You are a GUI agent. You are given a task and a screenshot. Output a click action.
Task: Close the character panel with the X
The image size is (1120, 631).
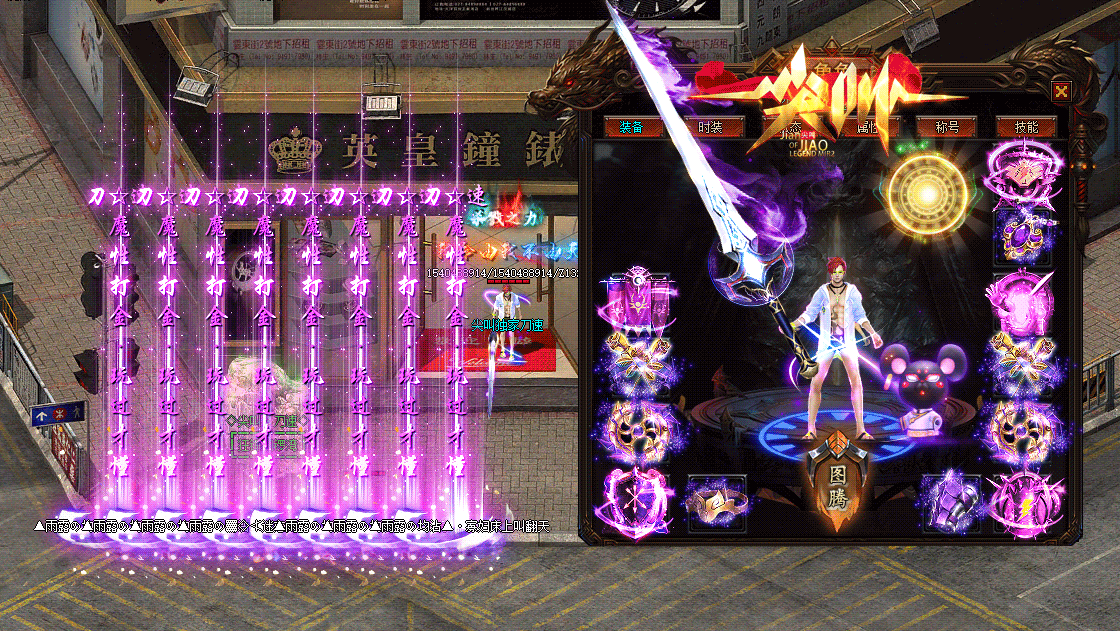click(x=1061, y=89)
